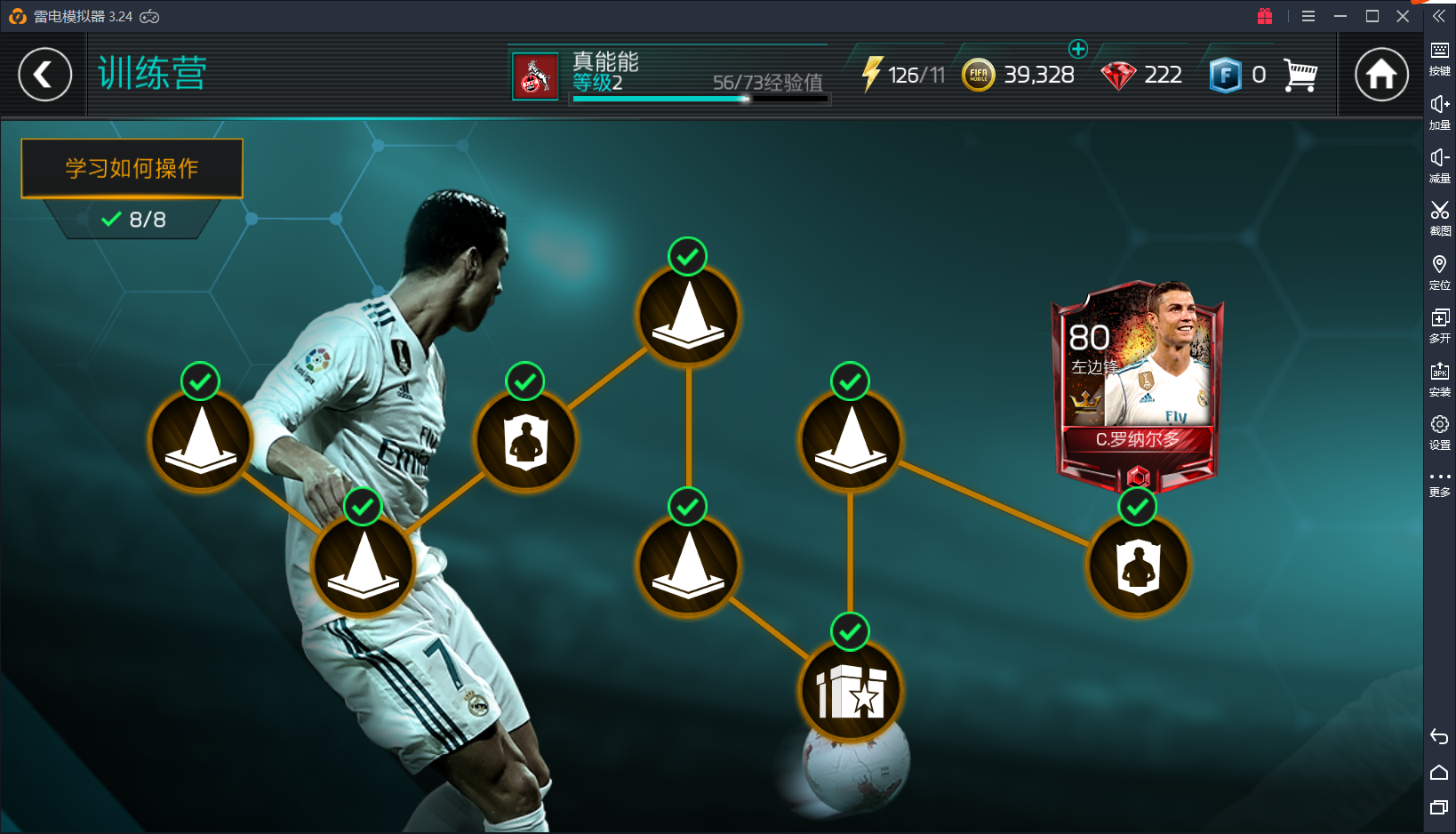
Task: Open the emulator hamburger menu
Action: click(1308, 15)
